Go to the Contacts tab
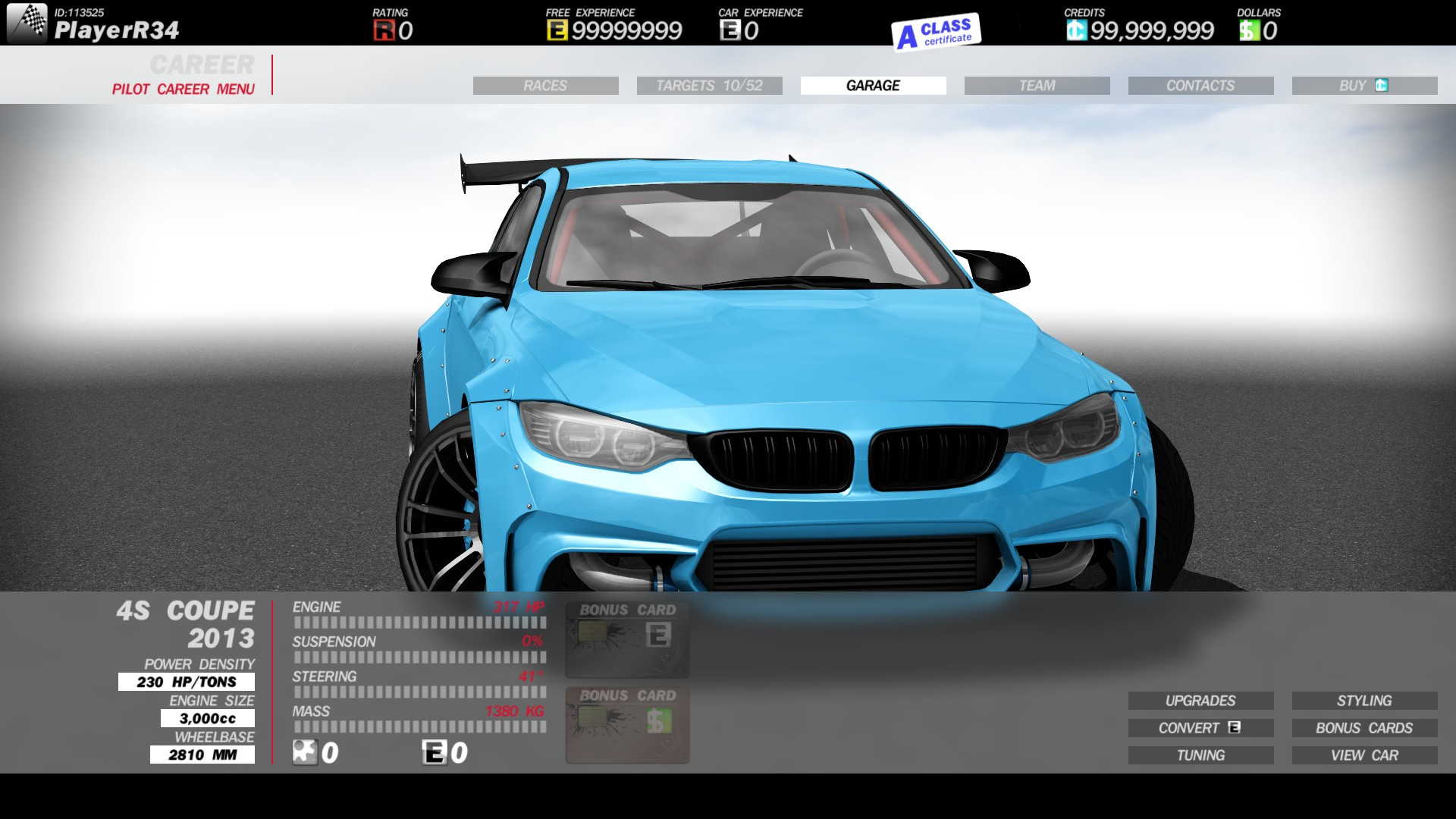 click(x=1200, y=86)
